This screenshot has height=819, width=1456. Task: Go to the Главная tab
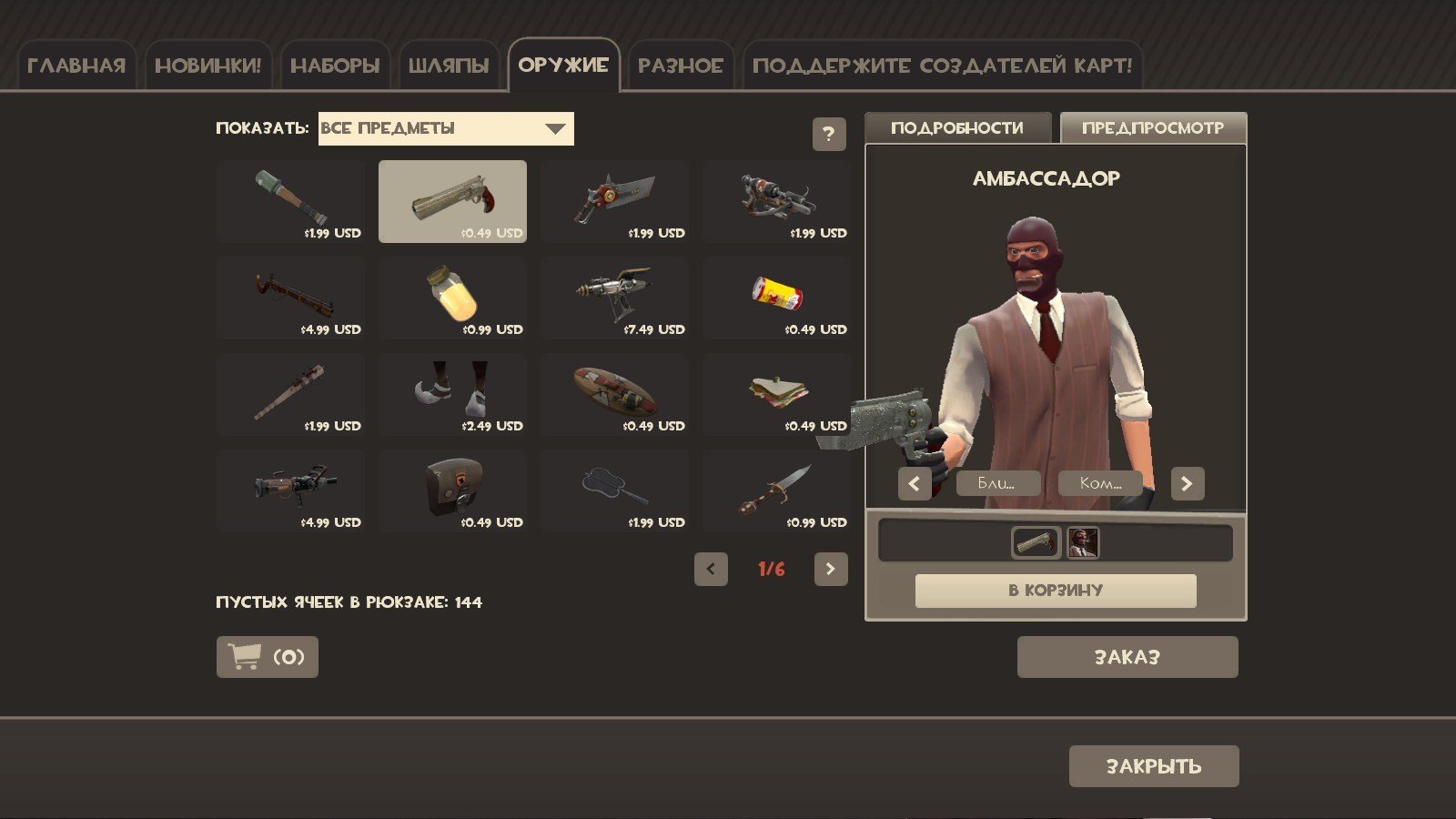76,66
